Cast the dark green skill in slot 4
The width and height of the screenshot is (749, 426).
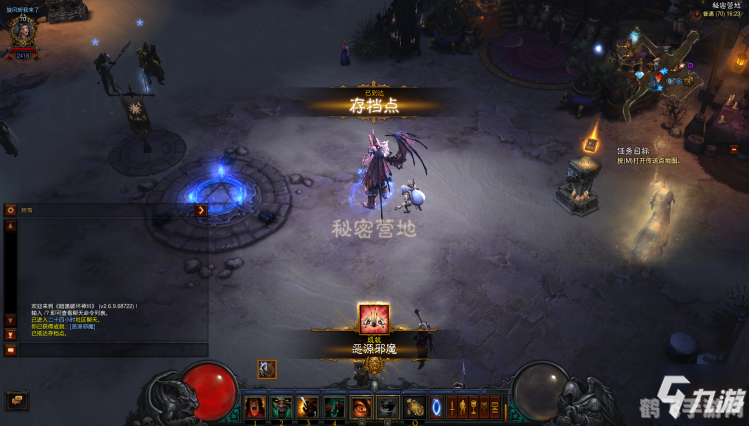coord(334,407)
